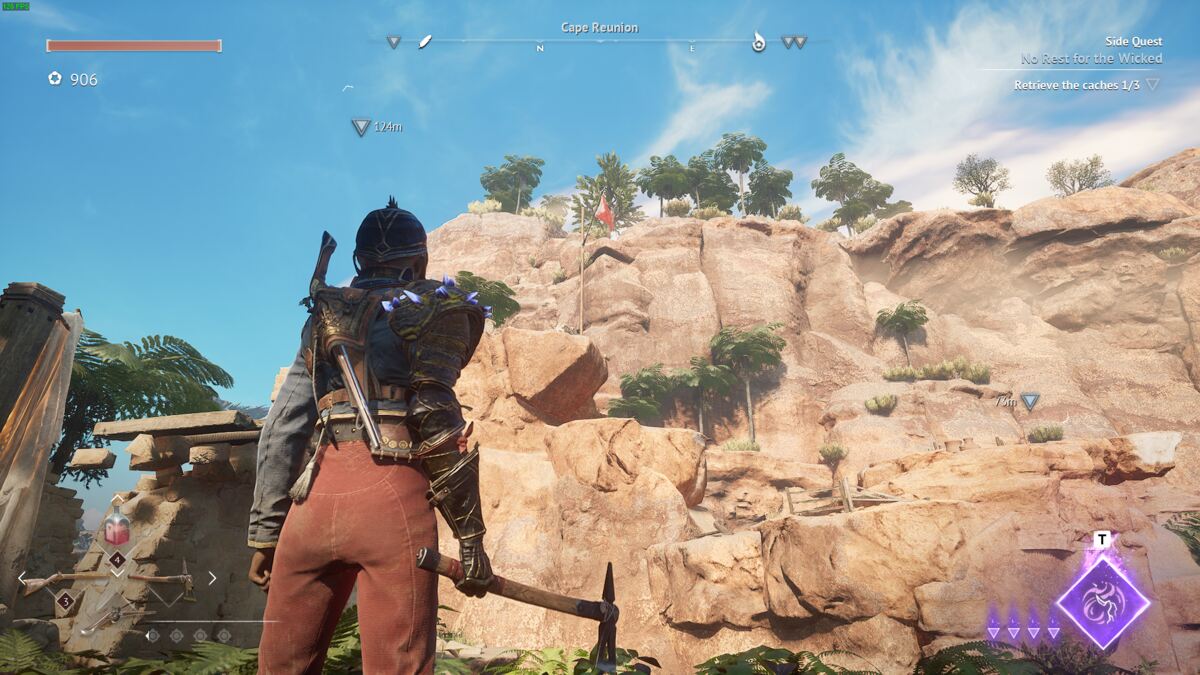The image size is (1200, 675).
Task: Select the red healing flask icon
Action: (118, 527)
